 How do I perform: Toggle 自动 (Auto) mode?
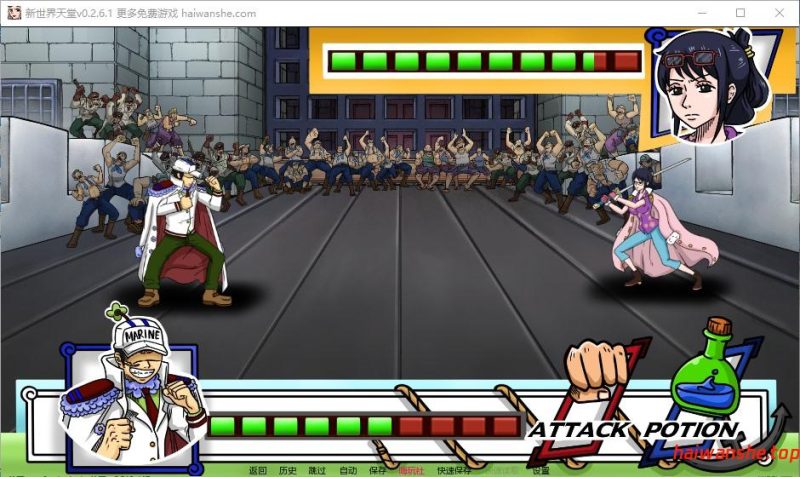click(x=347, y=470)
